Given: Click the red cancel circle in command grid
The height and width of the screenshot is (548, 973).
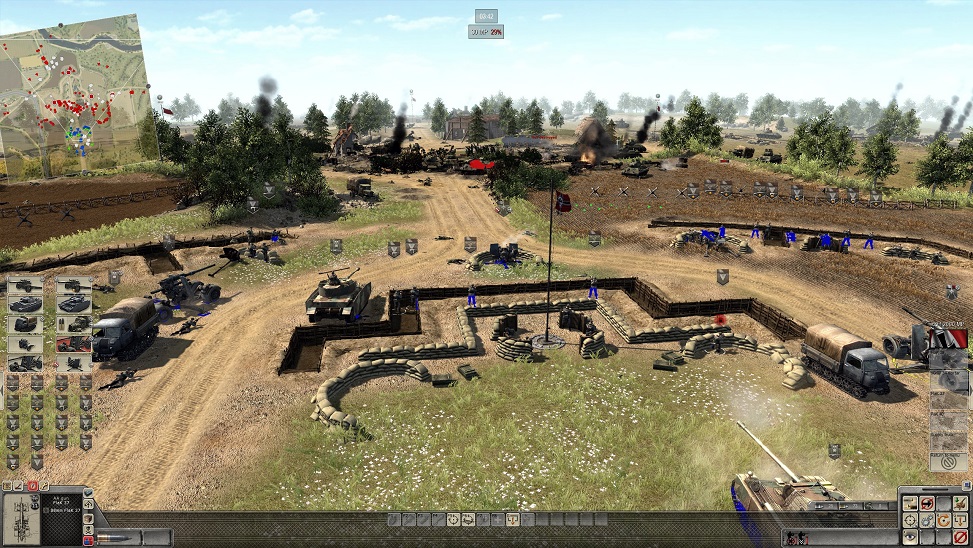Looking at the screenshot, I should click(962, 539).
